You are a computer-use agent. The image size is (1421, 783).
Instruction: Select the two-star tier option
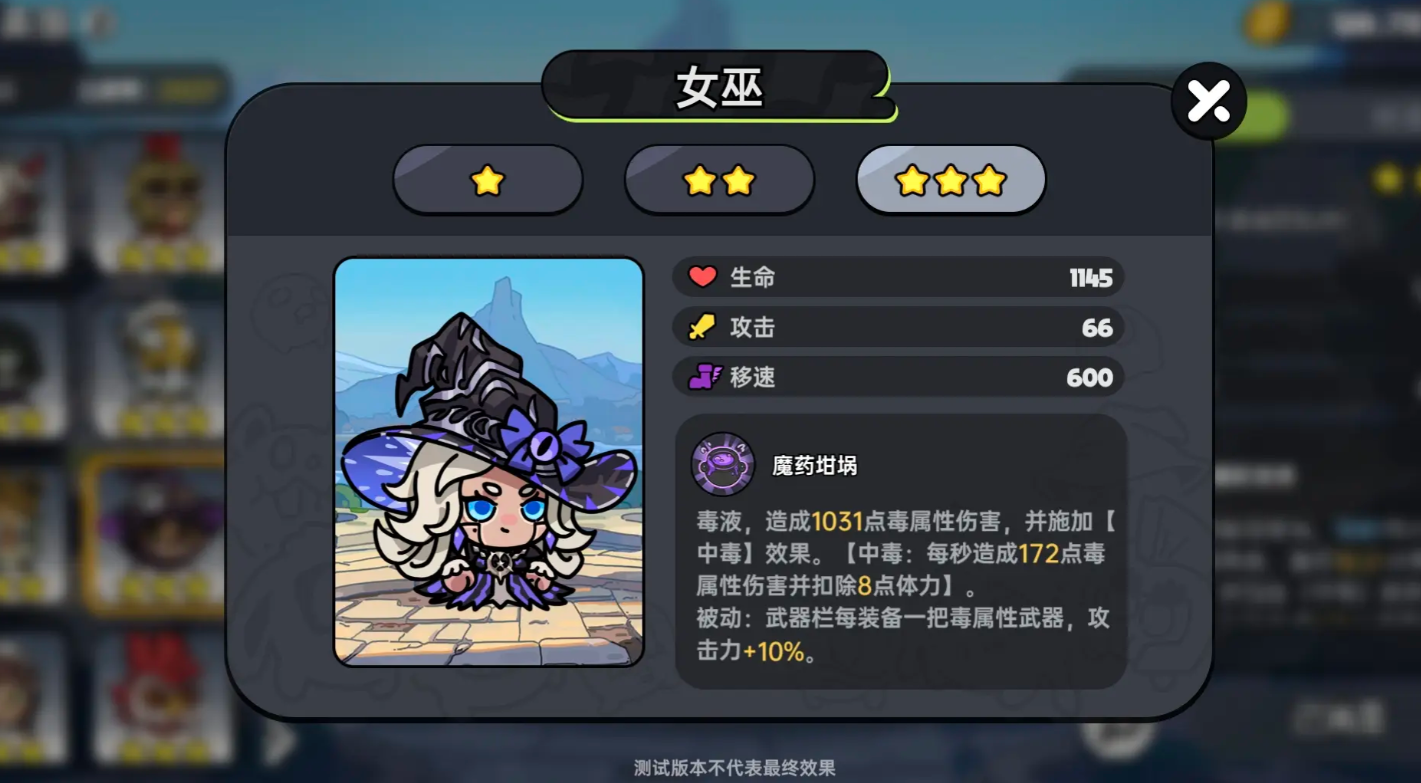[719, 181]
